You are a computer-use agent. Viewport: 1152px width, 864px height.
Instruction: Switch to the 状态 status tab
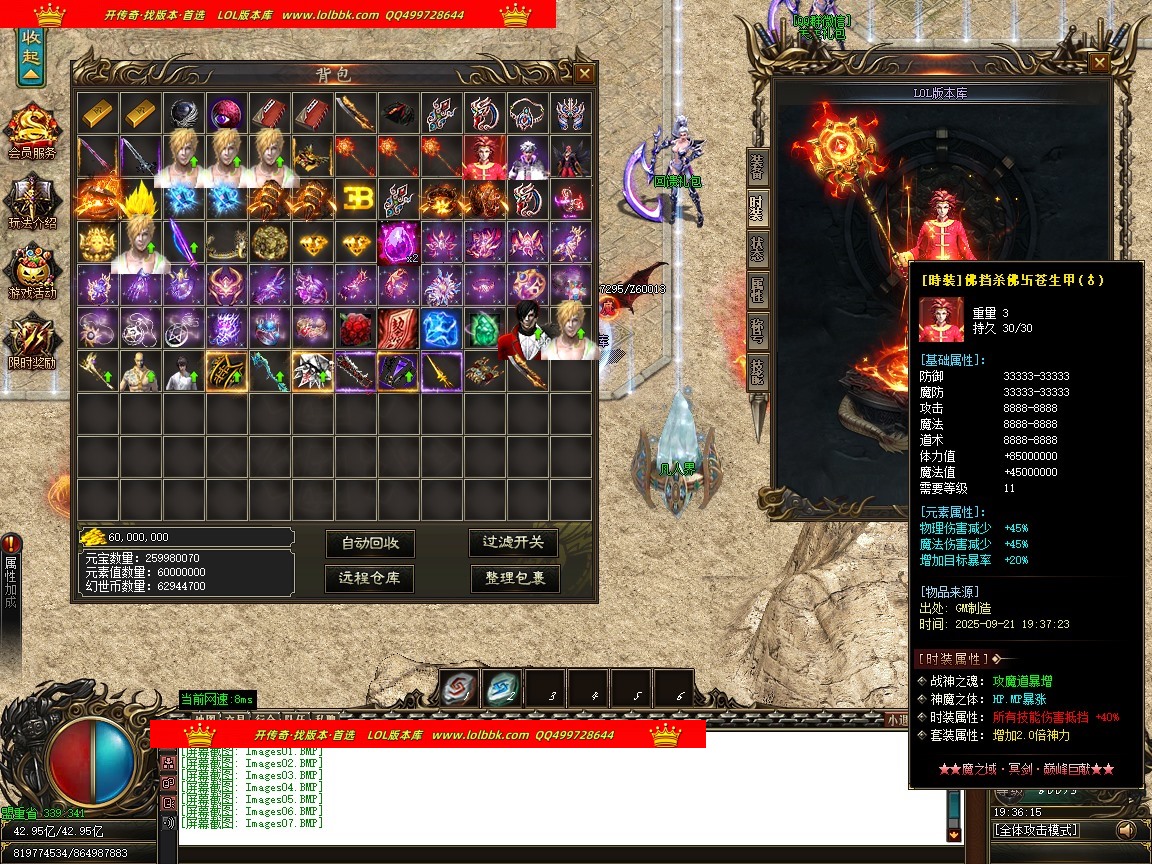[758, 250]
